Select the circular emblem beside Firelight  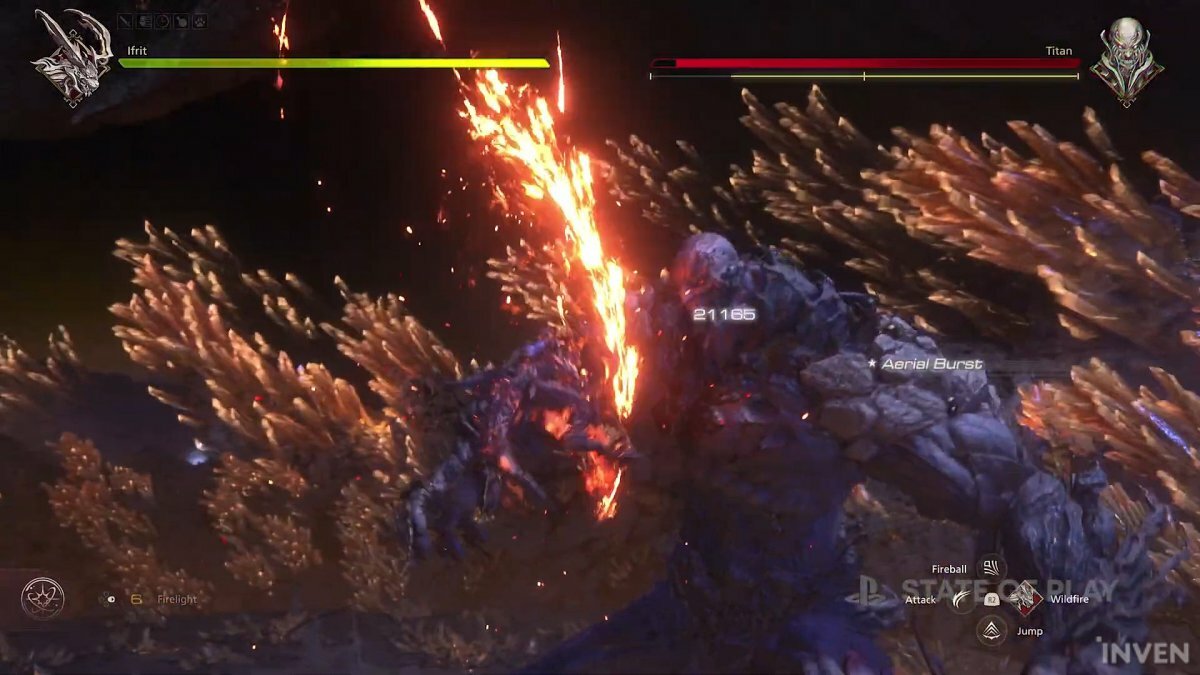tap(43, 599)
